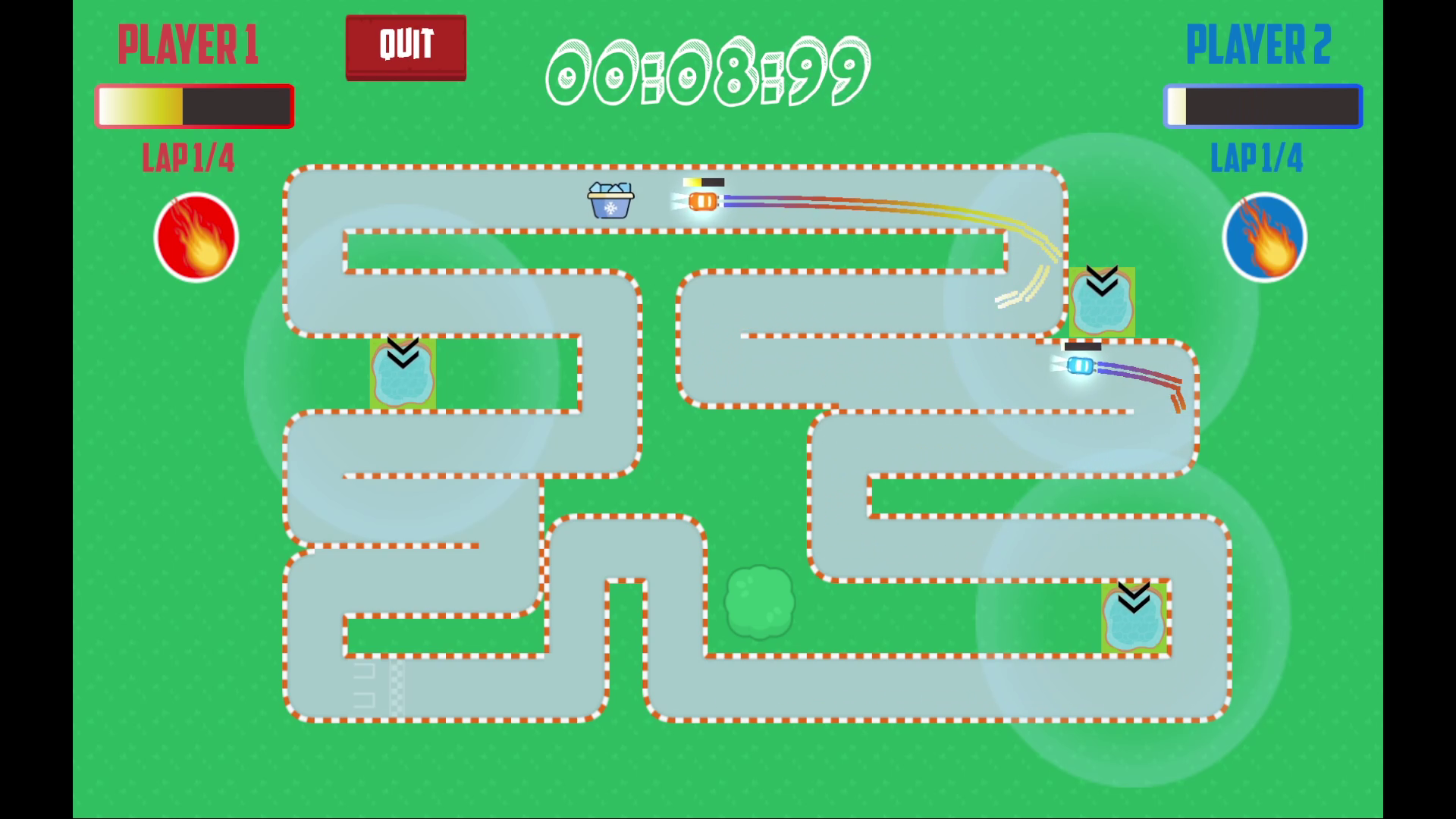Click the red QUIT button
The image size is (1456, 819).
coord(406,47)
